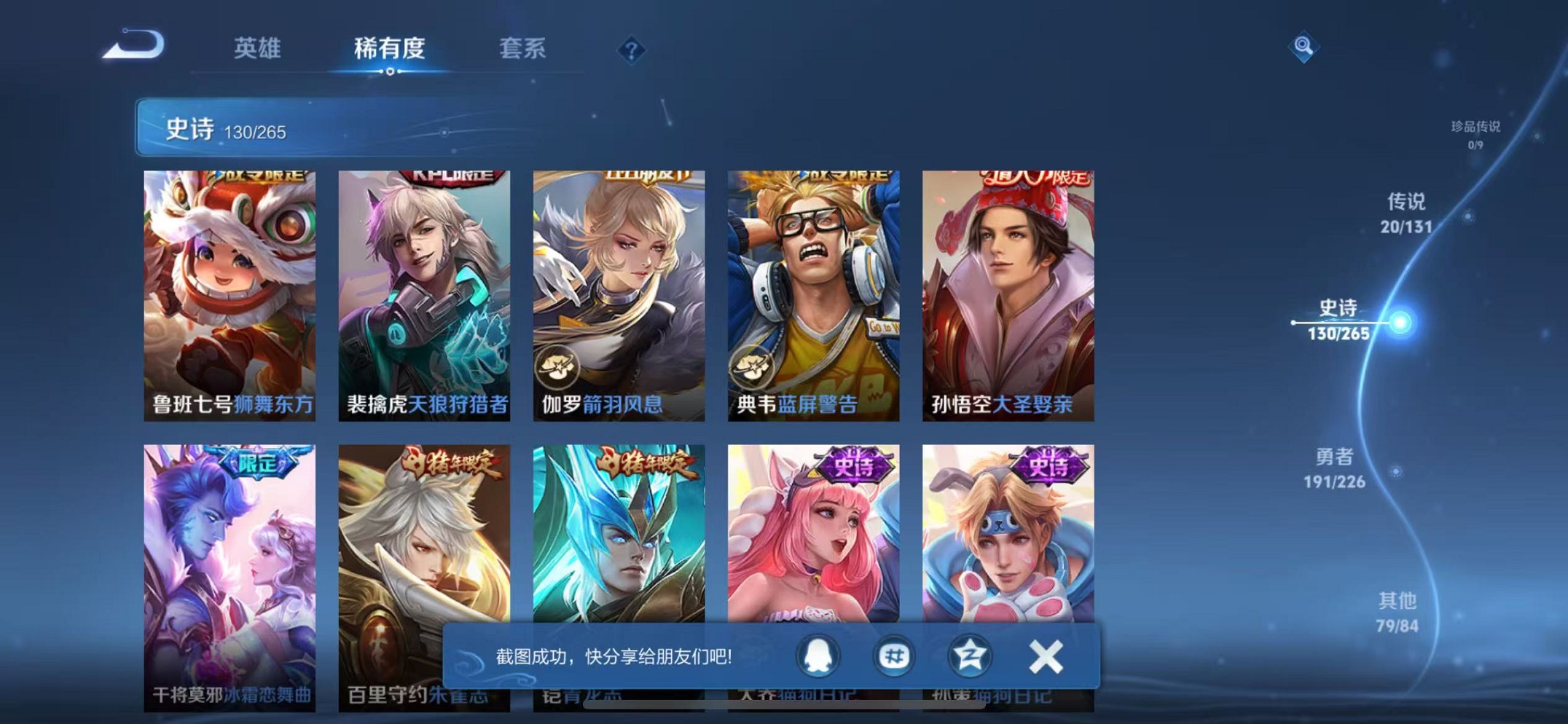
Task: Share screenshot via the WeChat icon
Action: click(x=895, y=656)
